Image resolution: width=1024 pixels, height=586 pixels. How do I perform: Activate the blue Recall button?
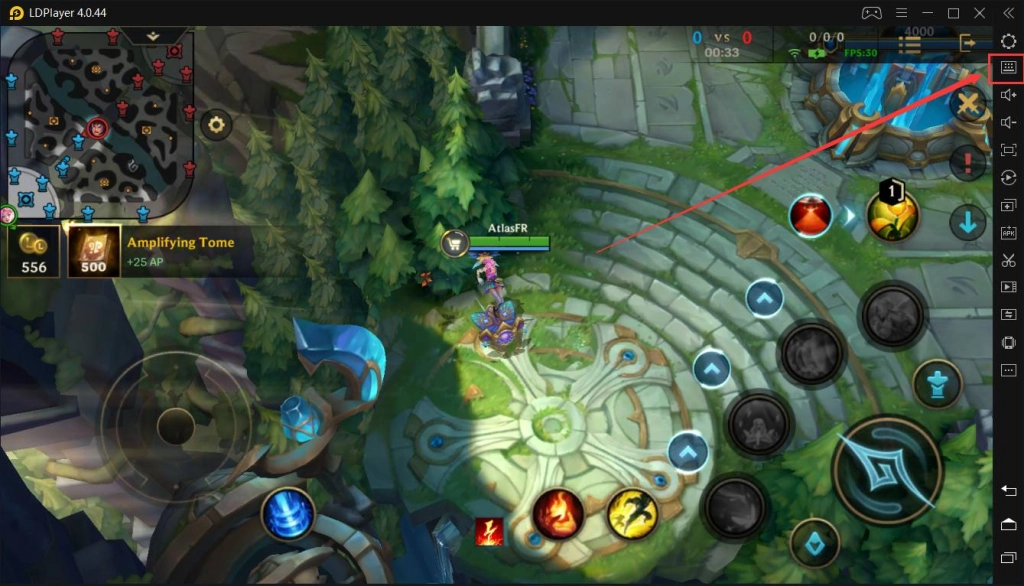(288, 516)
